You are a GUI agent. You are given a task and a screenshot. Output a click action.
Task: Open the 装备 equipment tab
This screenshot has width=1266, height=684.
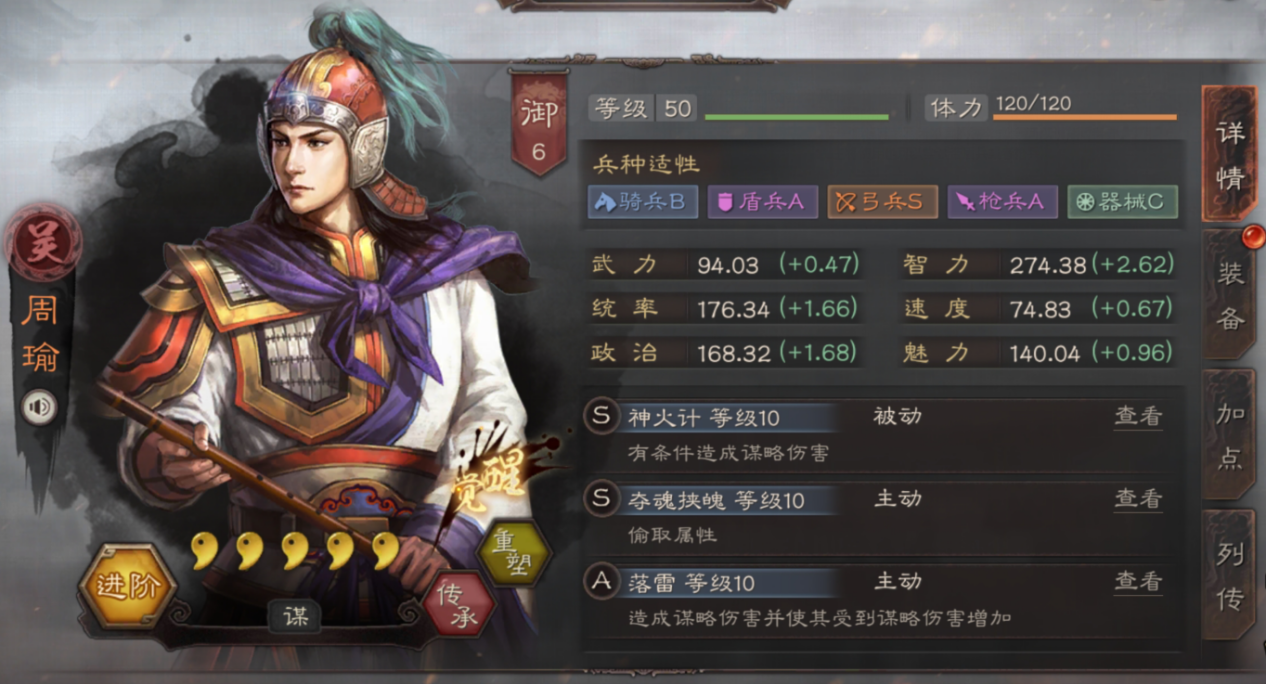click(1229, 295)
